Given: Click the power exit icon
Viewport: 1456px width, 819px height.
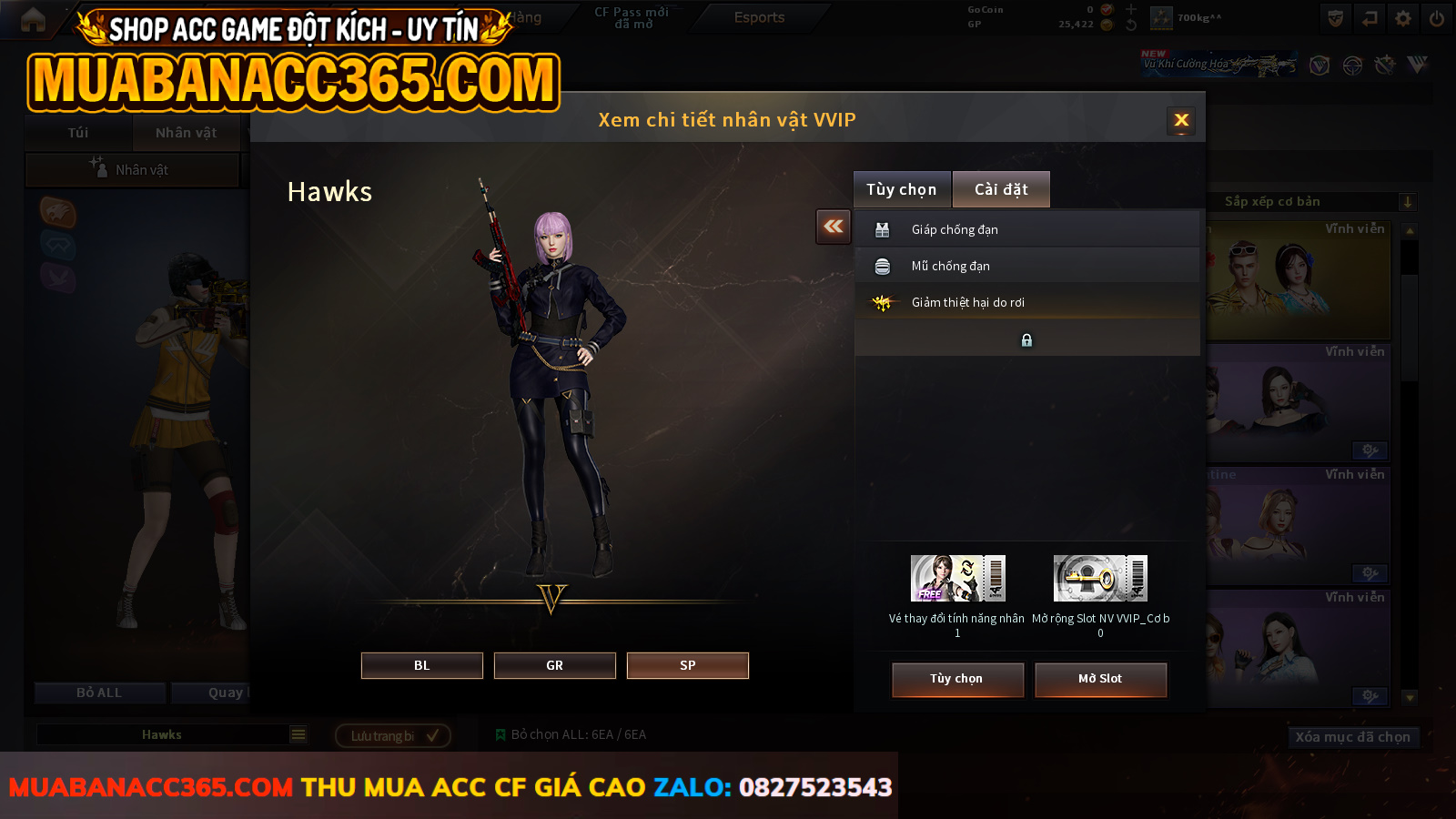Looking at the screenshot, I should pyautogui.click(x=1437, y=18).
